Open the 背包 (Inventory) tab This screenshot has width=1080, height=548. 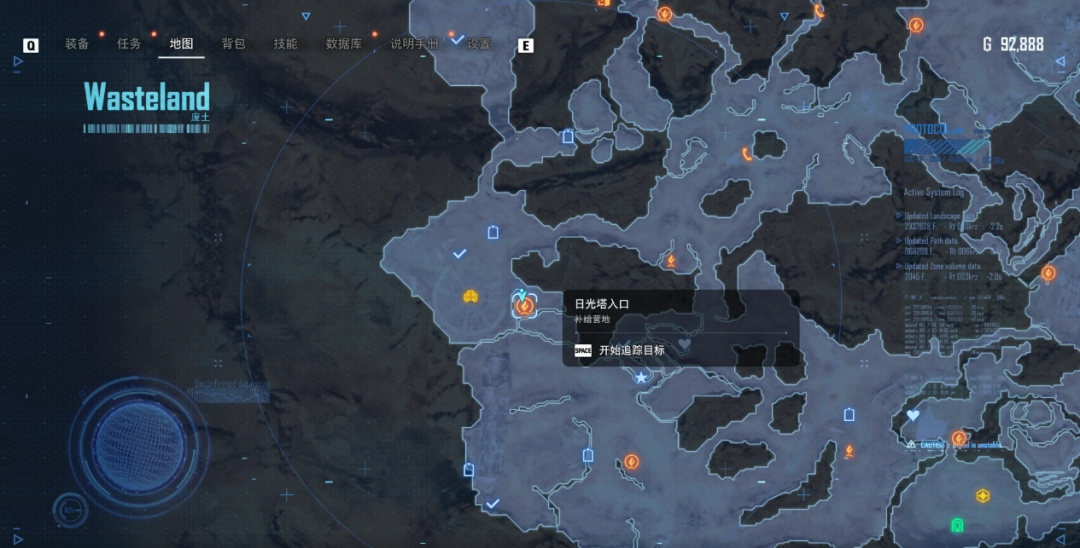click(x=233, y=44)
